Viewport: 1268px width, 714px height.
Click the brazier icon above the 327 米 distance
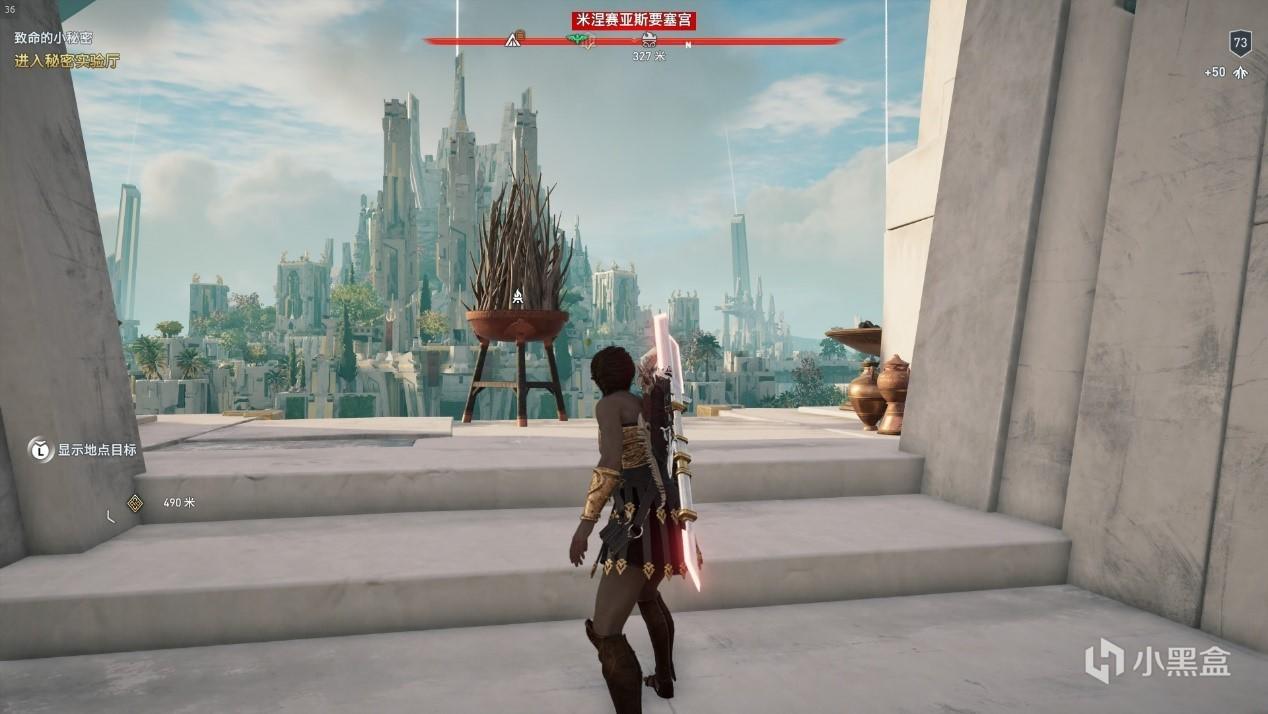[648, 40]
